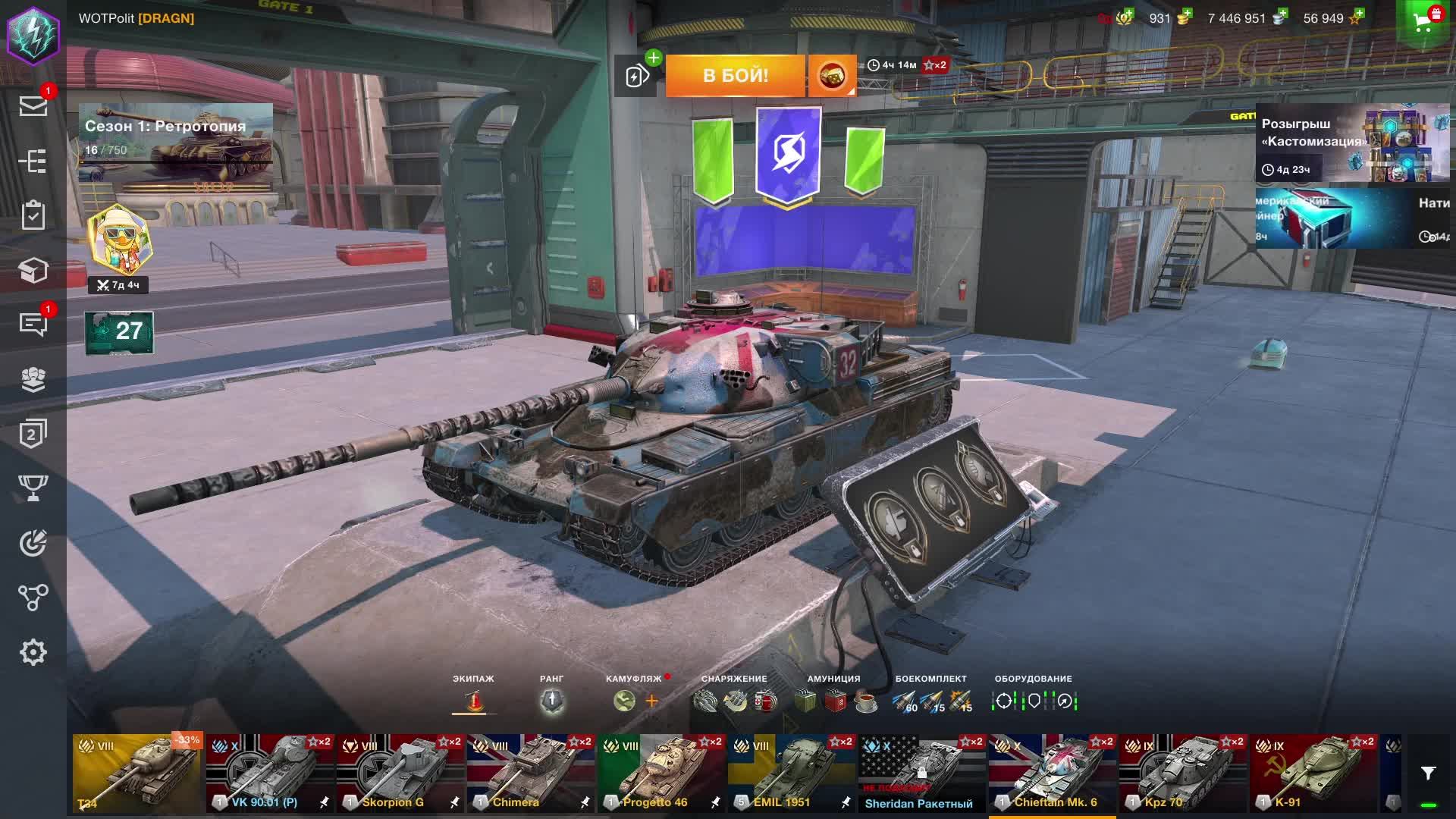Open the gold crate event with timer
1456x819 pixels.
[x=832, y=75]
